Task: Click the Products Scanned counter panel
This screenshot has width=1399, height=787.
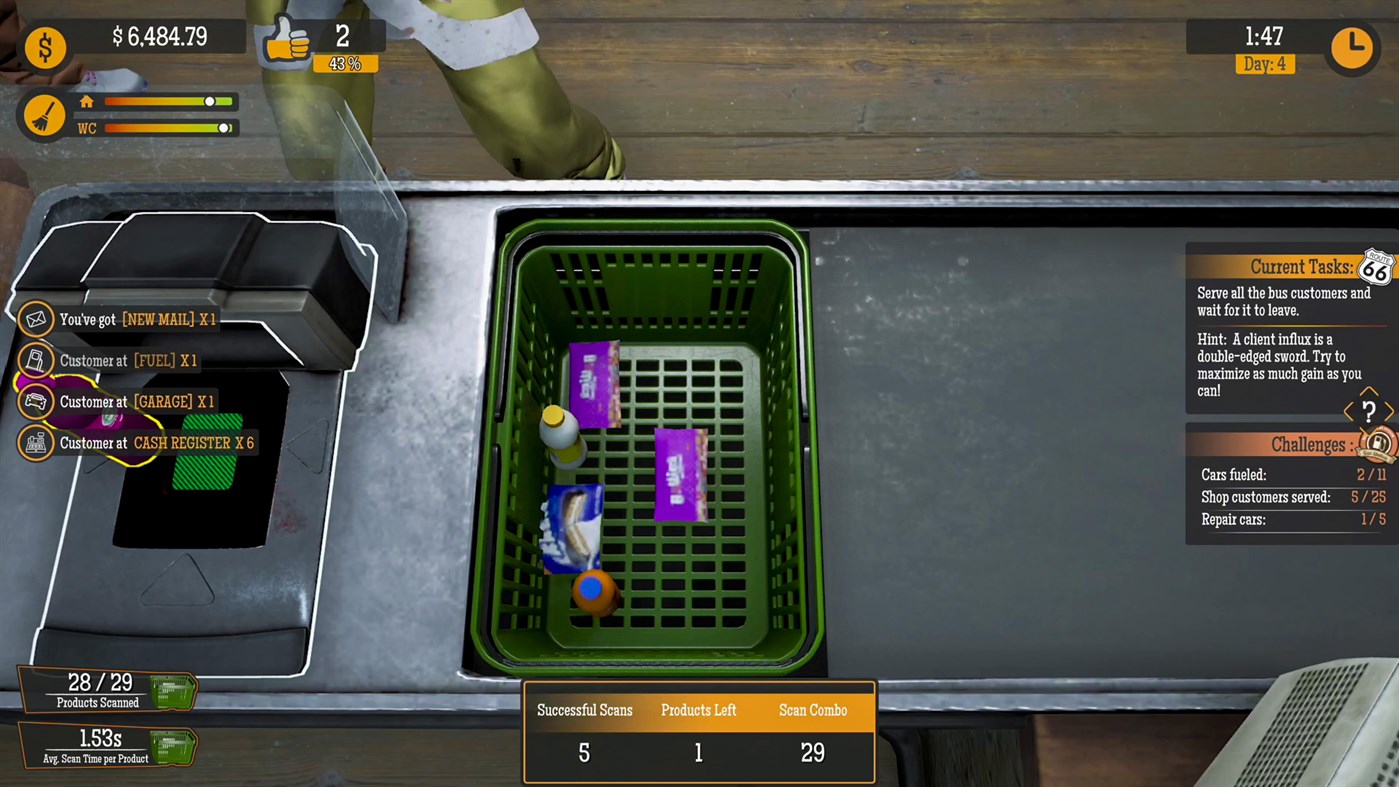Action: [97, 689]
